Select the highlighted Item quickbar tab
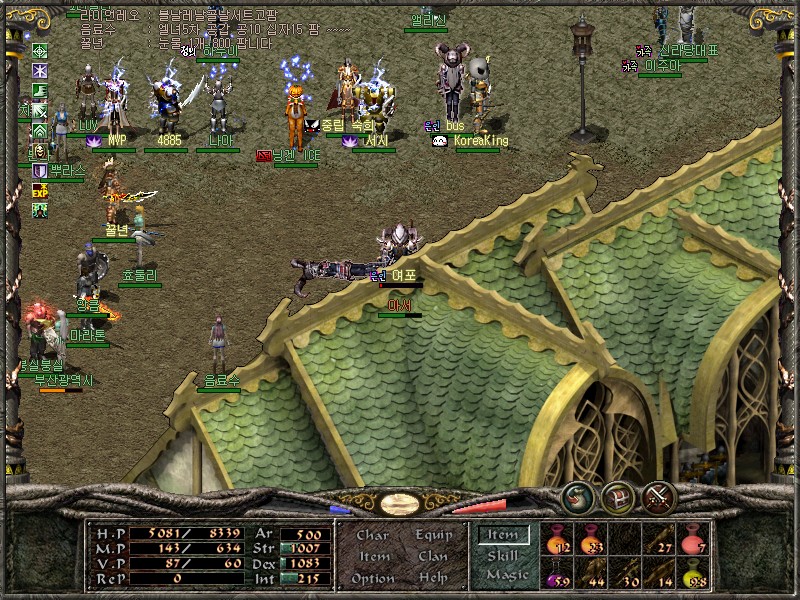The height and width of the screenshot is (600, 800). tap(502, 536)
